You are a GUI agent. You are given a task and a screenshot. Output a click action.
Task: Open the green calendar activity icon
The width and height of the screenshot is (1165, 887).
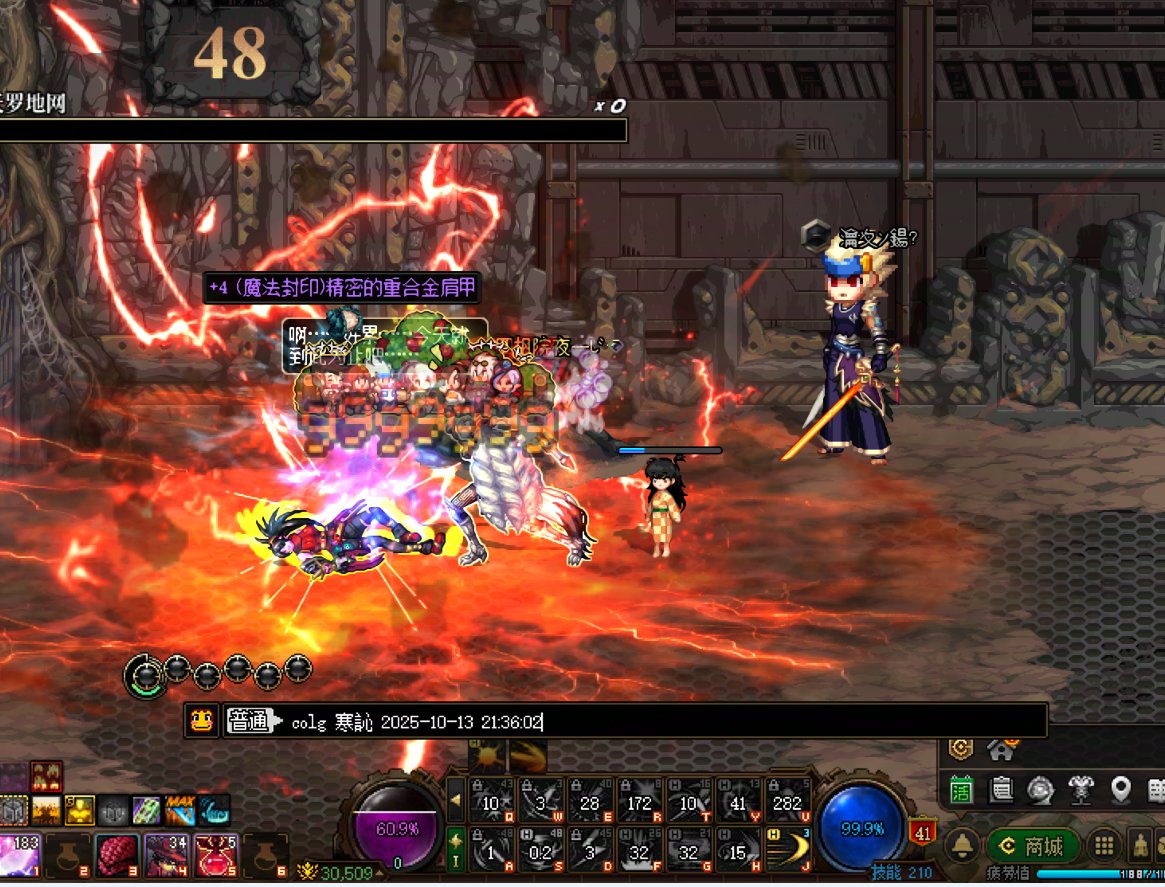(x=961, y=790)
